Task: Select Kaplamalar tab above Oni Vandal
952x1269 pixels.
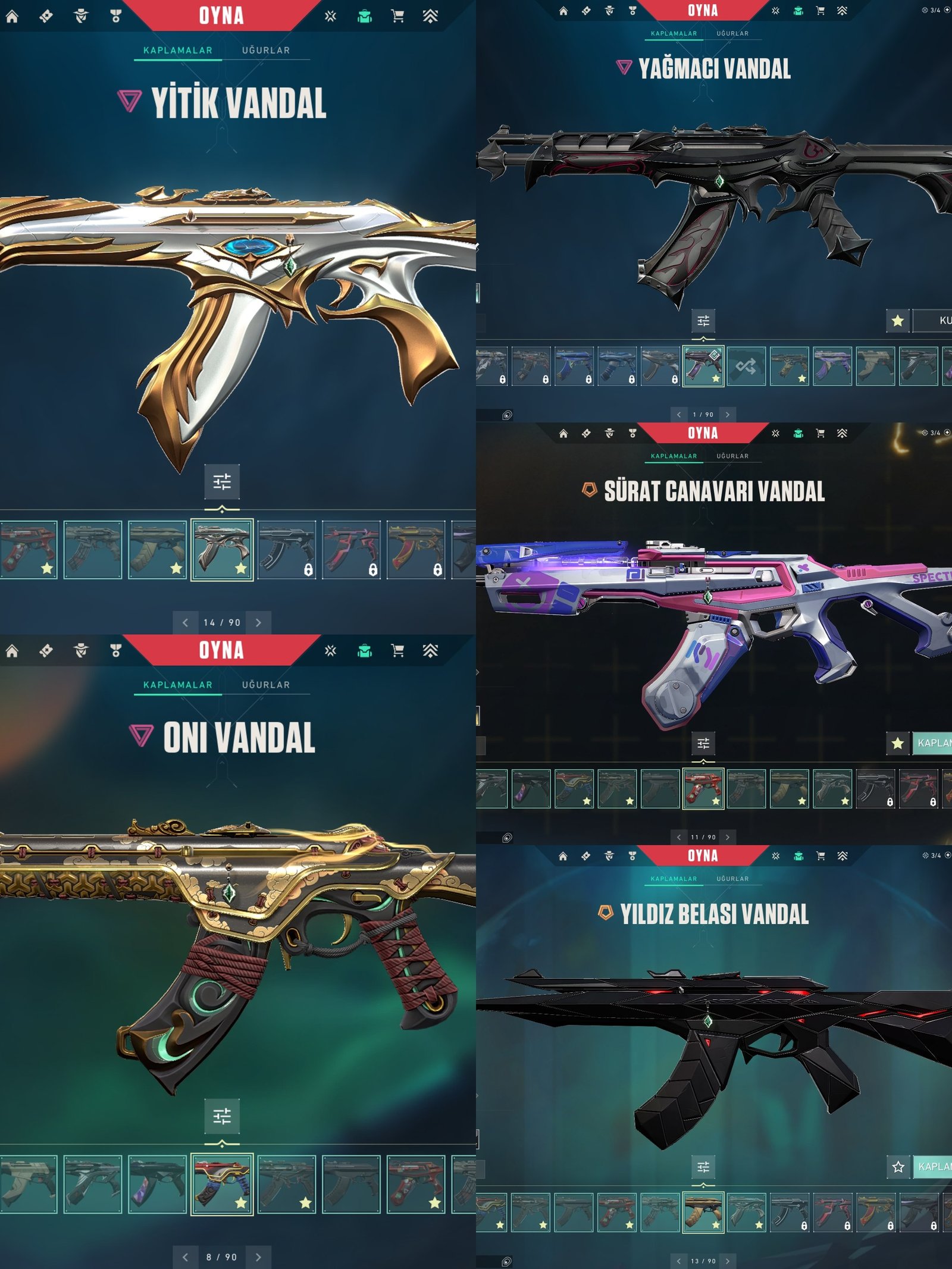Action: pos(177,685)
